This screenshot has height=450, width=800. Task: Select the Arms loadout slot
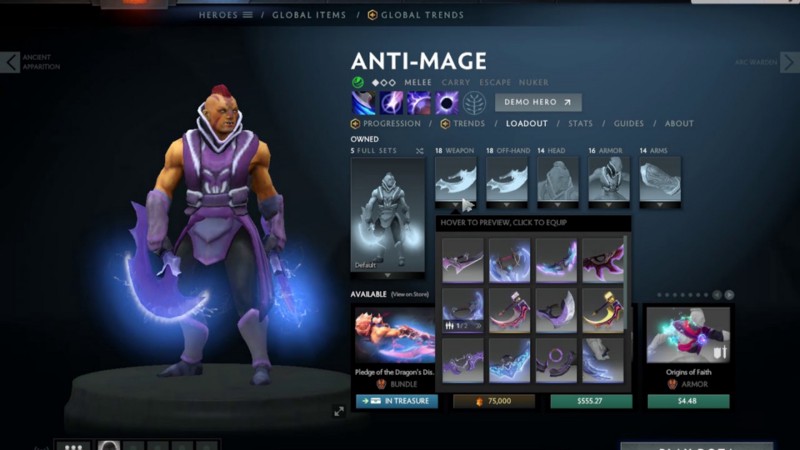(660, 182)
